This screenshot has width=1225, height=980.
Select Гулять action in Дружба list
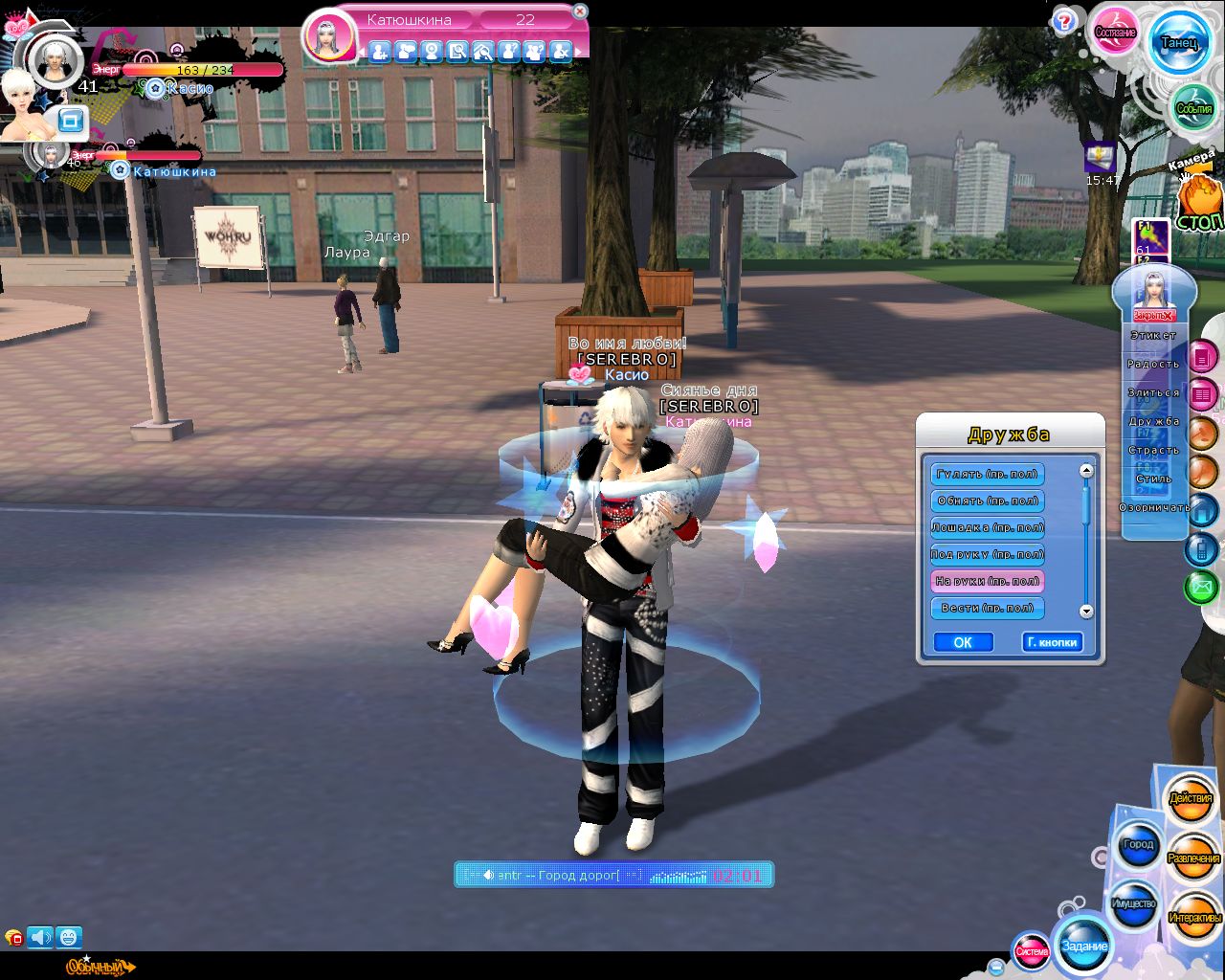[x=987, y=474]
